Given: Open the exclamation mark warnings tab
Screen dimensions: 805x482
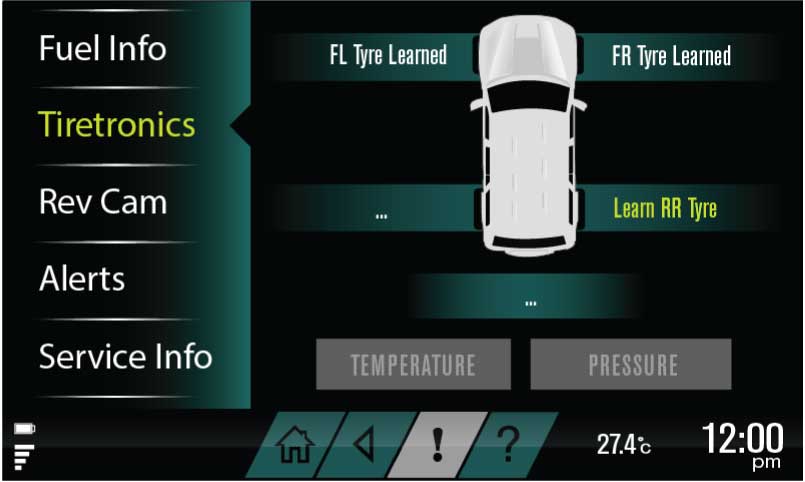Looking at the screenshot, I should coord(436,444).
